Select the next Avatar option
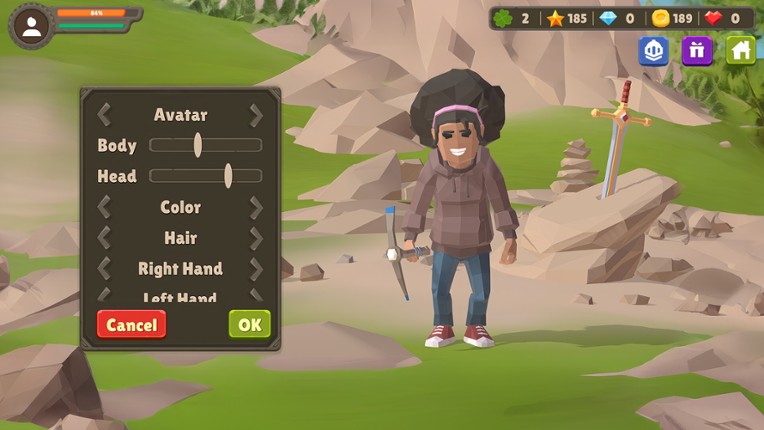 click(x=256, y=115)
